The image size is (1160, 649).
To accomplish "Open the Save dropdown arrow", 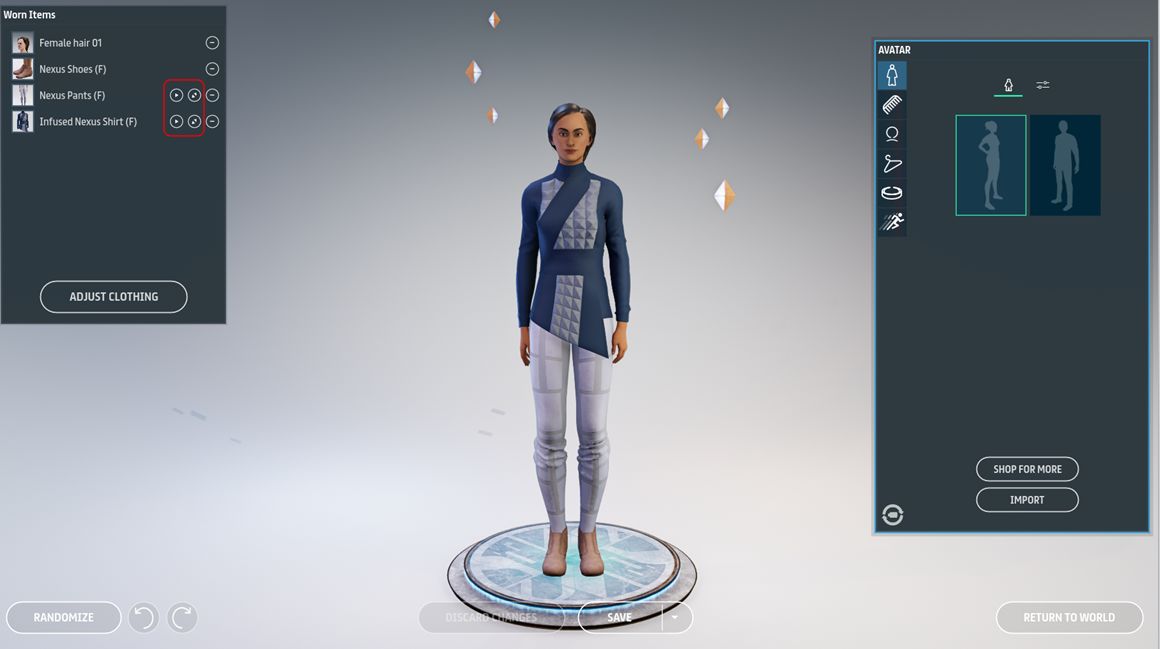I will (x=675, y=617).
